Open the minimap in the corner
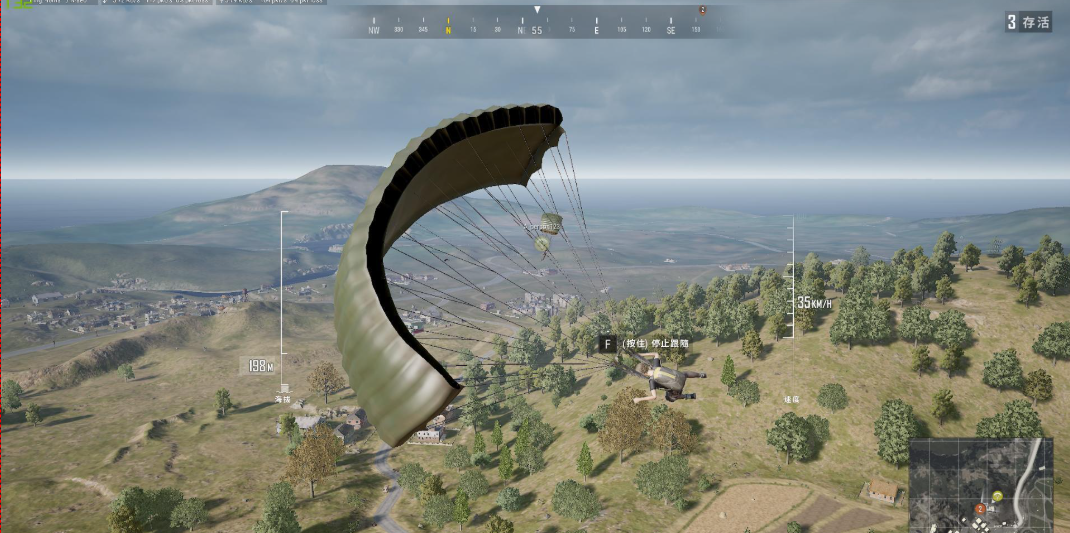Screen dimensions: 1070x533 980,485
